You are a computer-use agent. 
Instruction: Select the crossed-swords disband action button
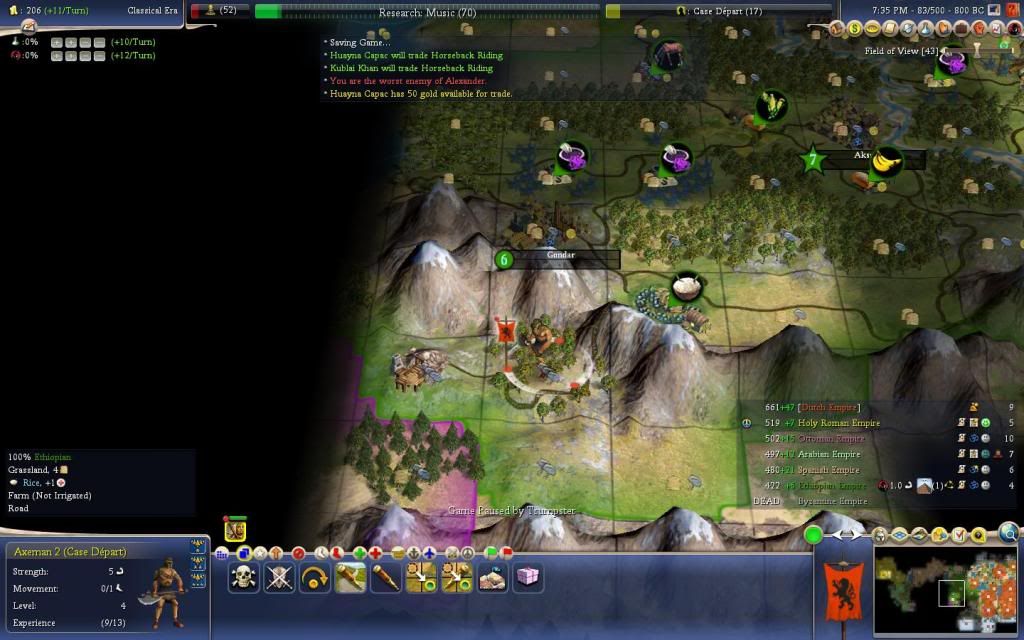pos(279,577)
